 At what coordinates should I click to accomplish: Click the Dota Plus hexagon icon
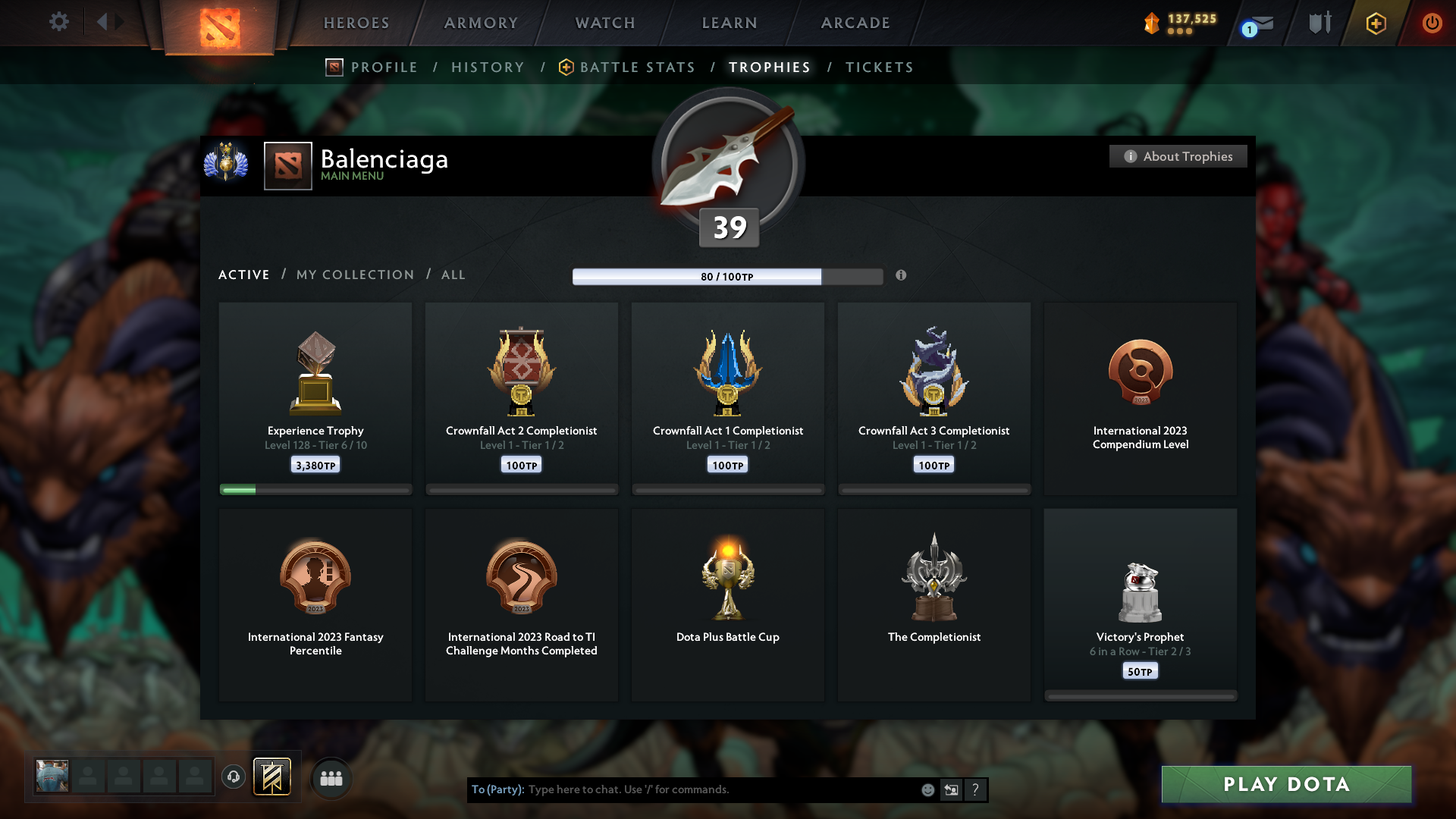1375,24
